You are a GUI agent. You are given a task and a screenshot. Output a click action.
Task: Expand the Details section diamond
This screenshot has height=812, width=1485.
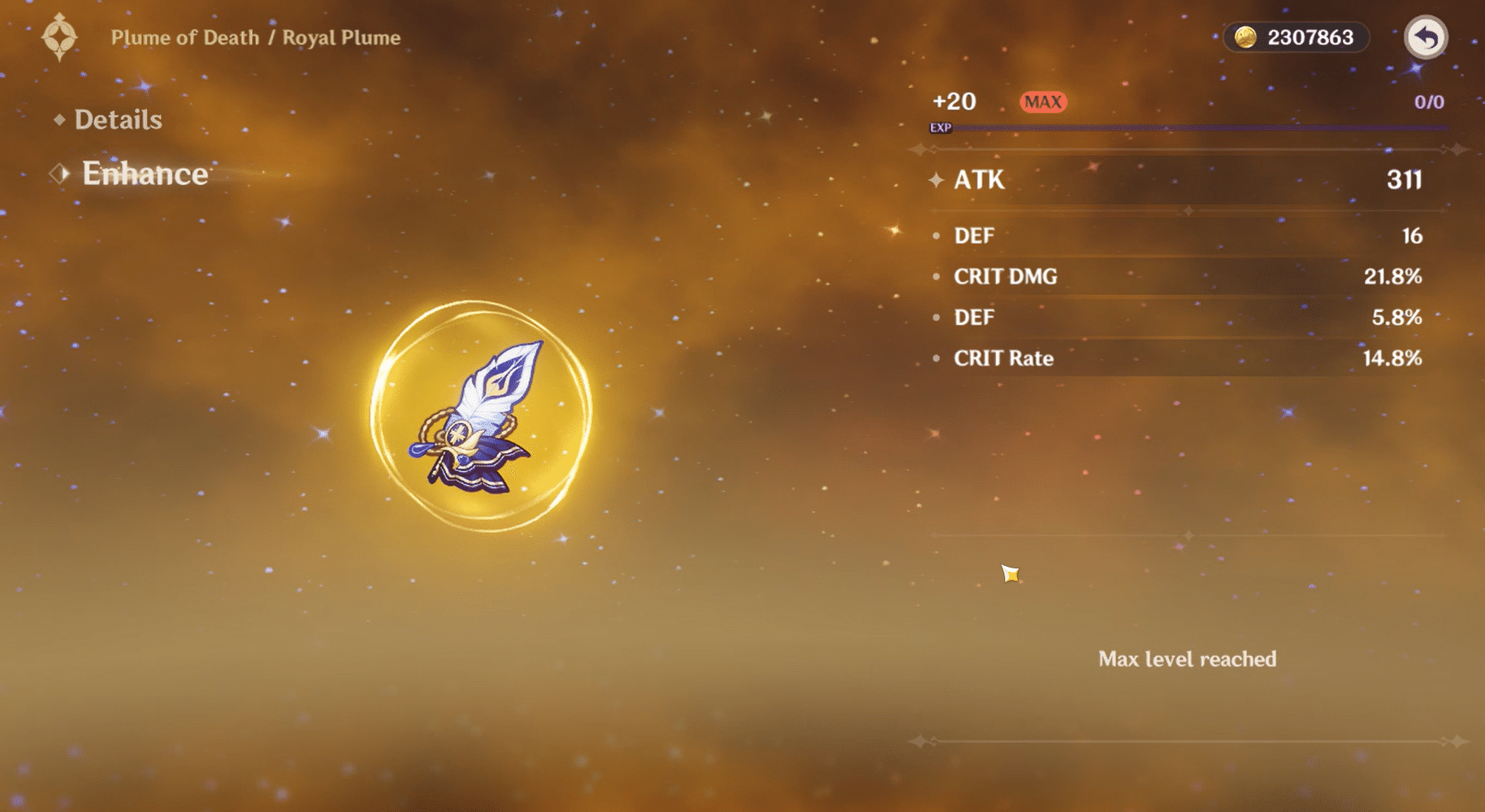61,119
